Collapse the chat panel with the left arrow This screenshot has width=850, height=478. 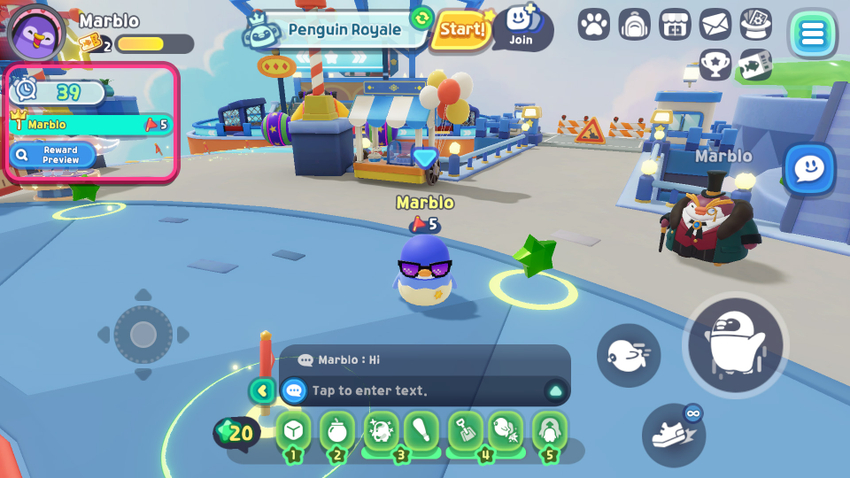click(262, 391)
